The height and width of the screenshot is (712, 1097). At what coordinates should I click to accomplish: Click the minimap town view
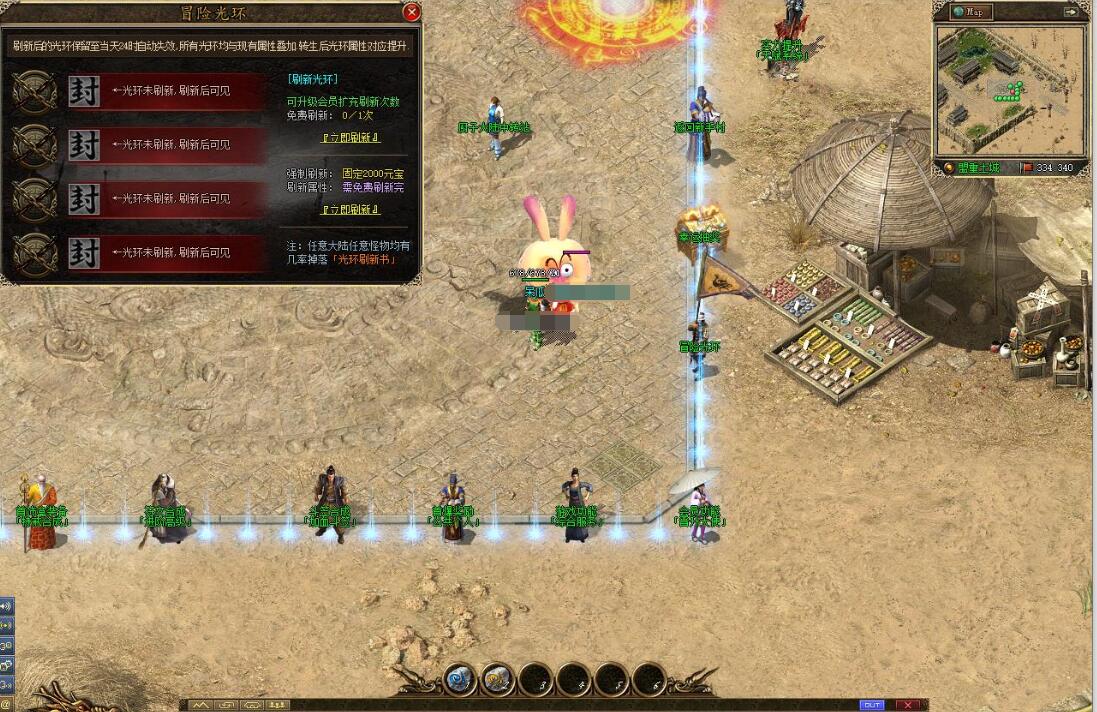1010,90
